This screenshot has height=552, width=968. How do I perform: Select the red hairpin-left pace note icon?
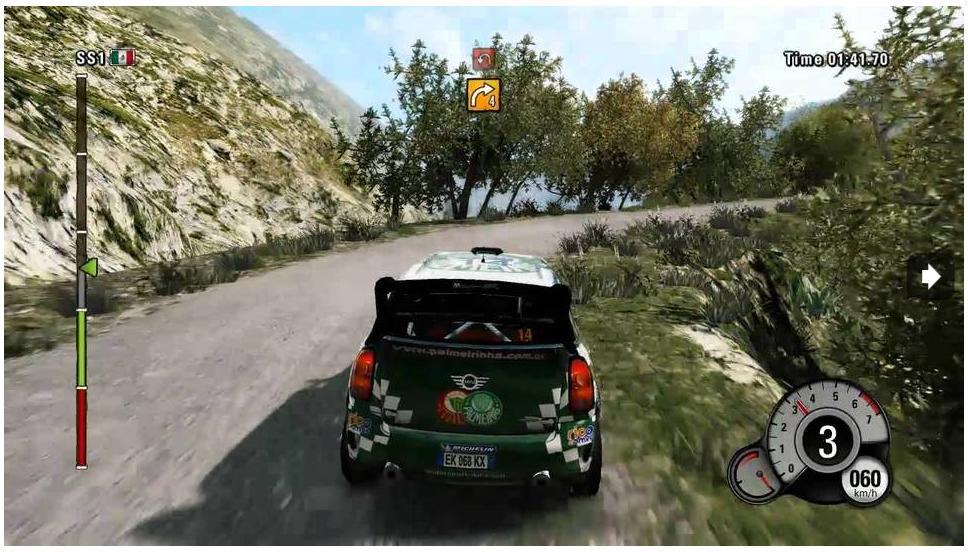484,59
